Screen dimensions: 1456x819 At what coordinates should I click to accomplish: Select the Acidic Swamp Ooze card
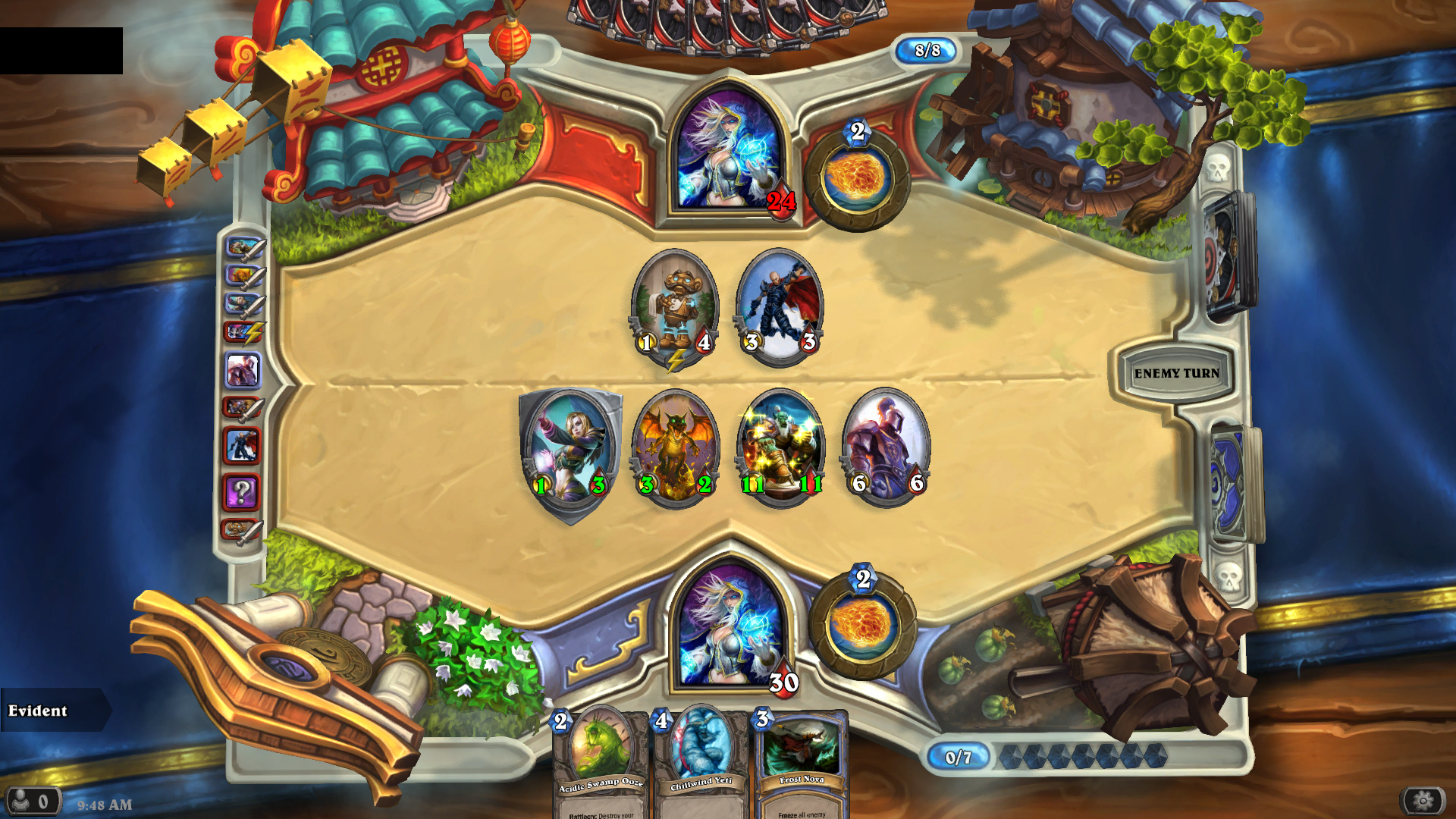[601, 762]
